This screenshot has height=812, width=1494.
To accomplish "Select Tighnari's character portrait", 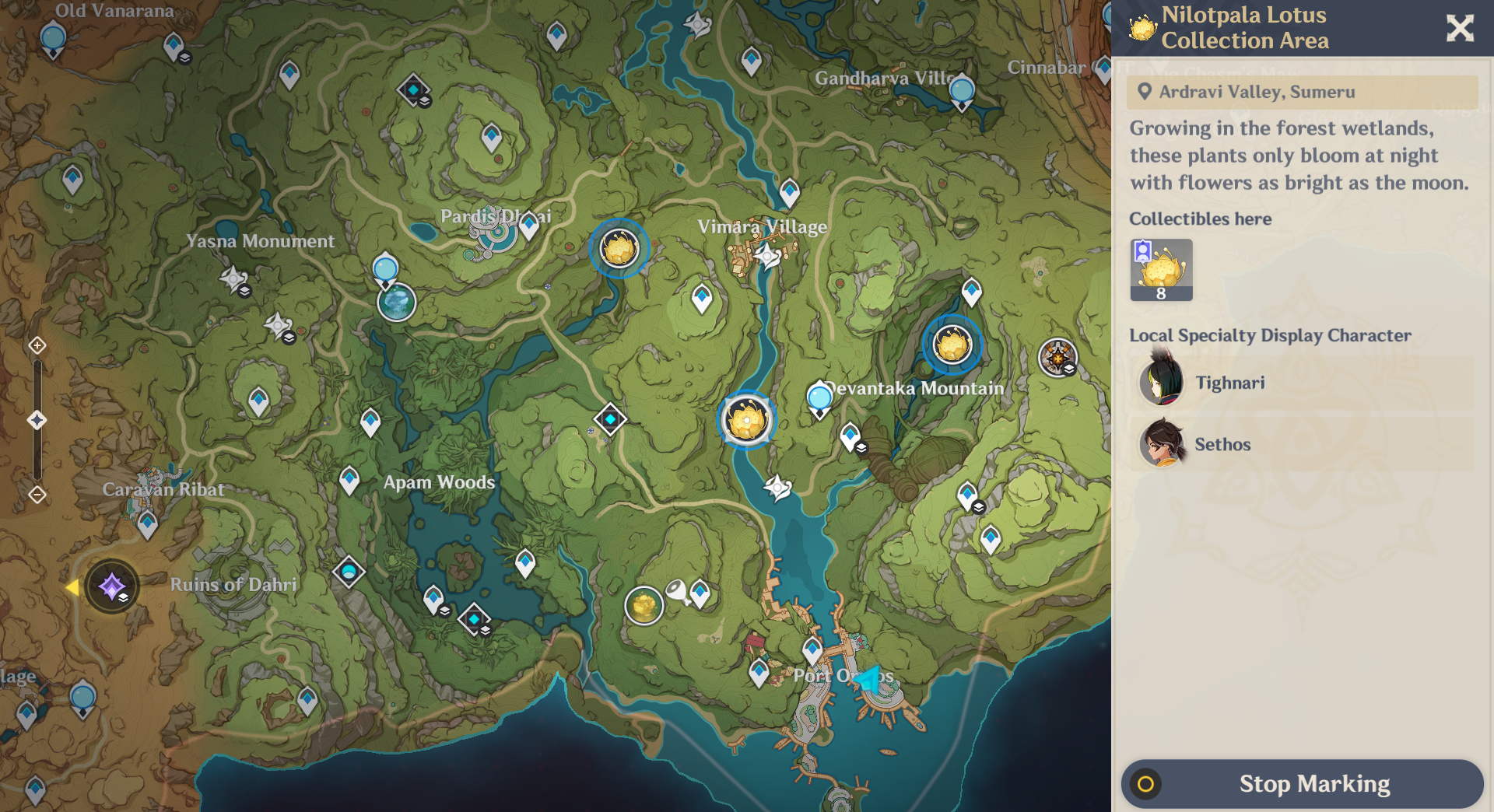I will pyautogui.click(x=1162, y=381).
